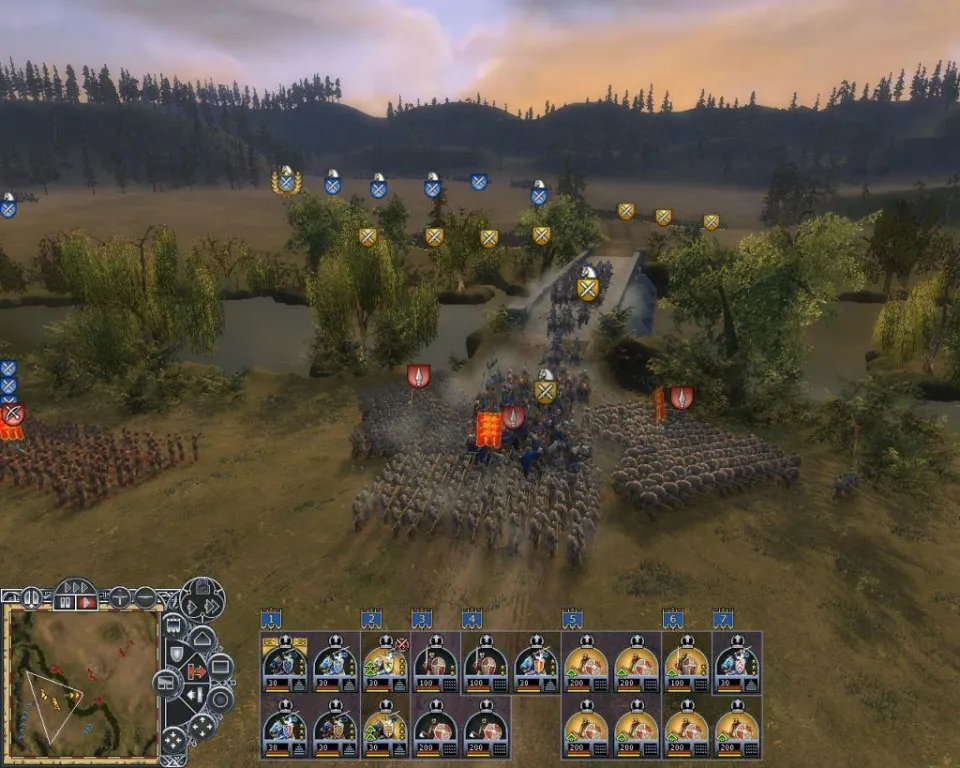Image resolution: width=960 pixels, height=768 pixels.
Task: Pick the group 5 banner
Action: [x=572, y=619]
